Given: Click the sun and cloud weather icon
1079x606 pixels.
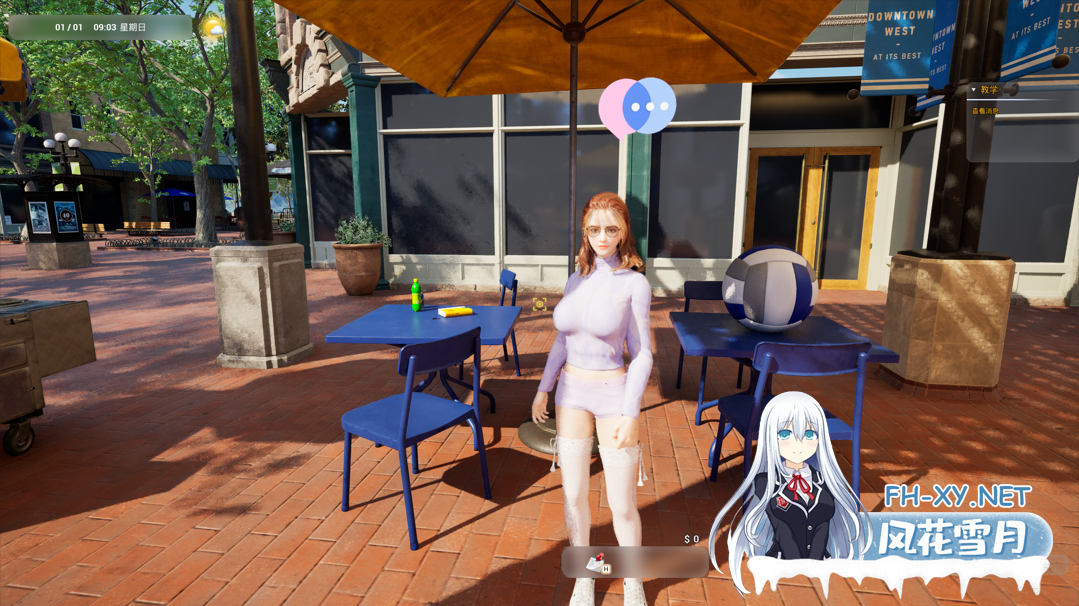Looking at the screenshot, I should [x=213, y=28].
